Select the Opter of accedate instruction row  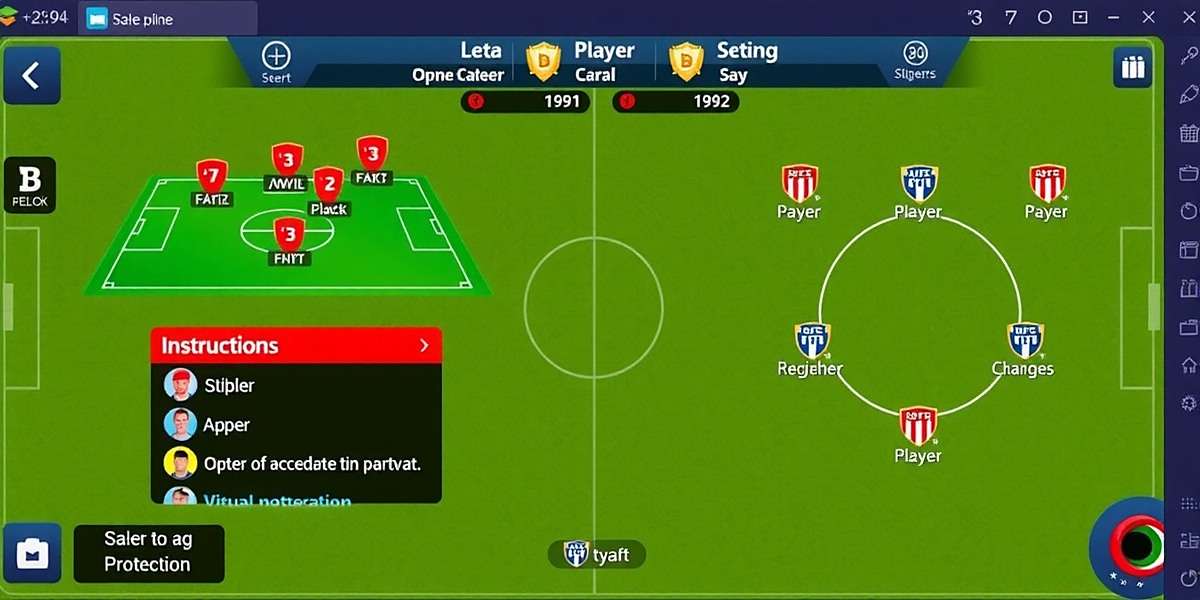[311, 464]
